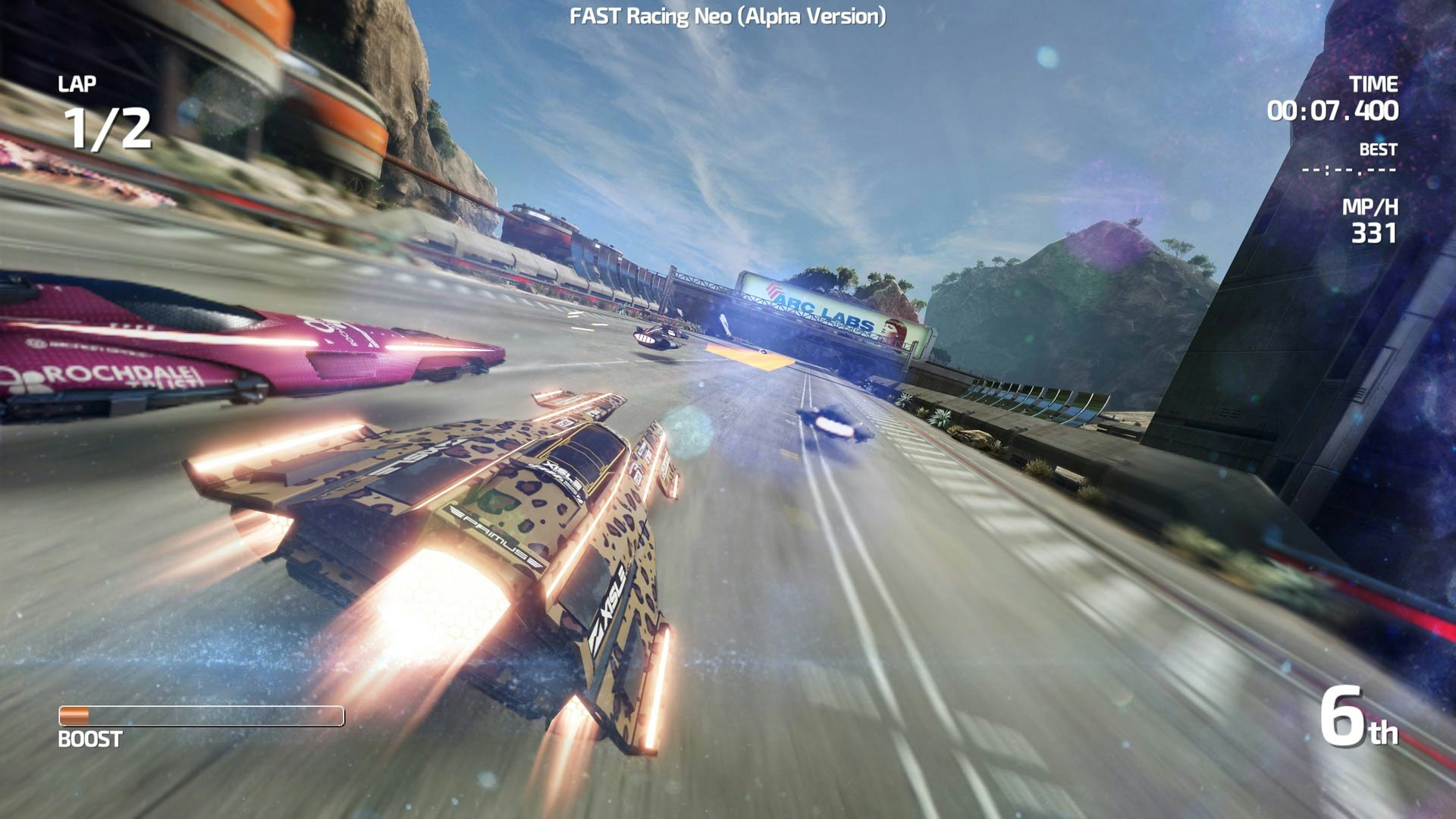This screenshot has height=819, width=1456.
Task: Select the distant ship near the start gate
Action: tap(657, 339)
